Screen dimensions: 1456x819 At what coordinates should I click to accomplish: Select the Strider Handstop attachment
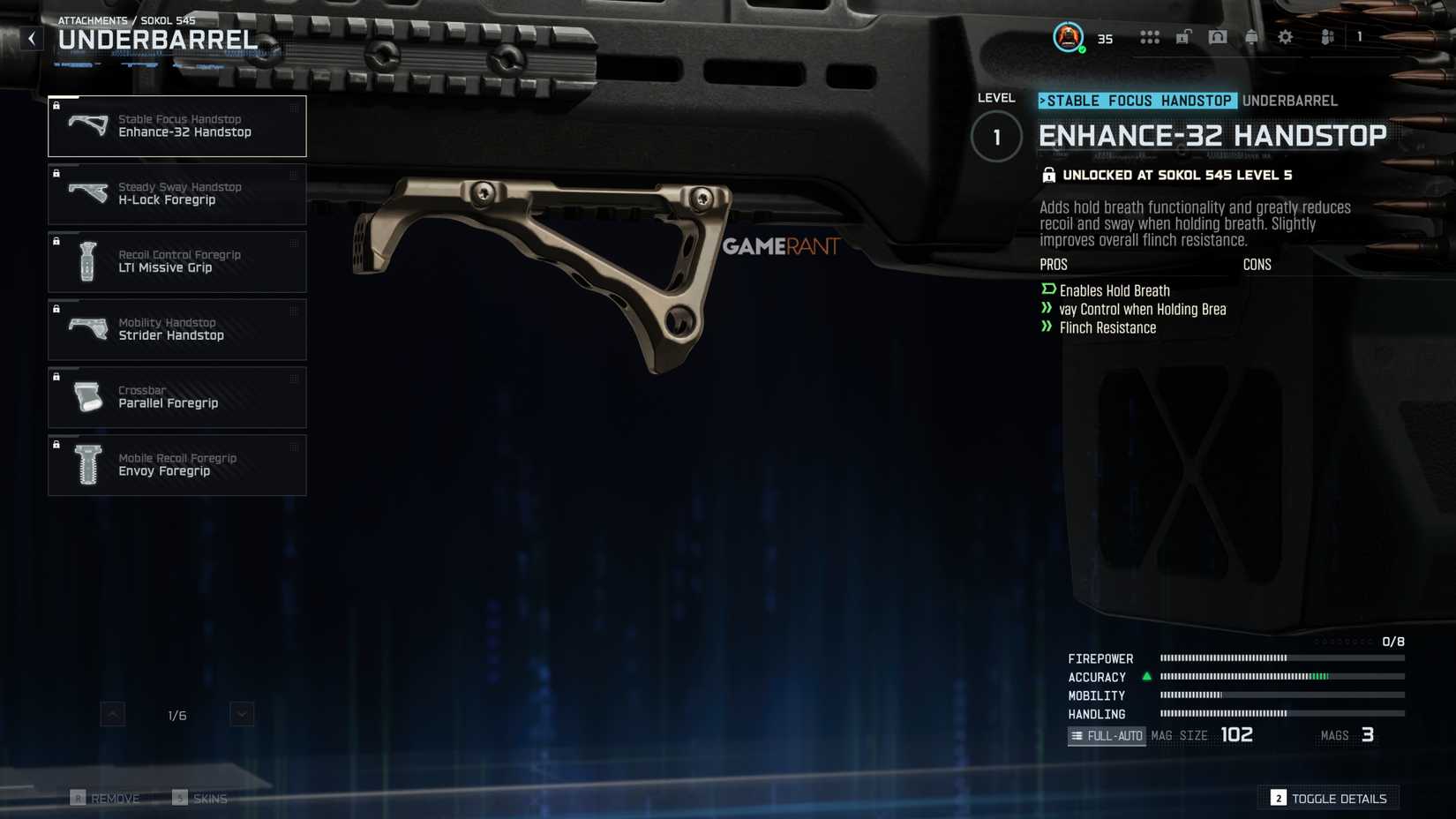point(176,329)
